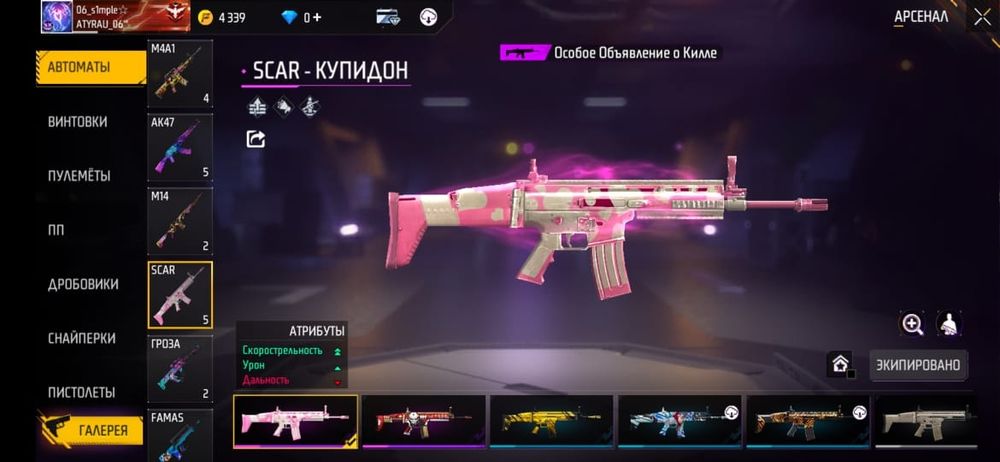Click the share icon under weapon name
1000x462 pixels.
pyautogui.click(x=256, y=140)
